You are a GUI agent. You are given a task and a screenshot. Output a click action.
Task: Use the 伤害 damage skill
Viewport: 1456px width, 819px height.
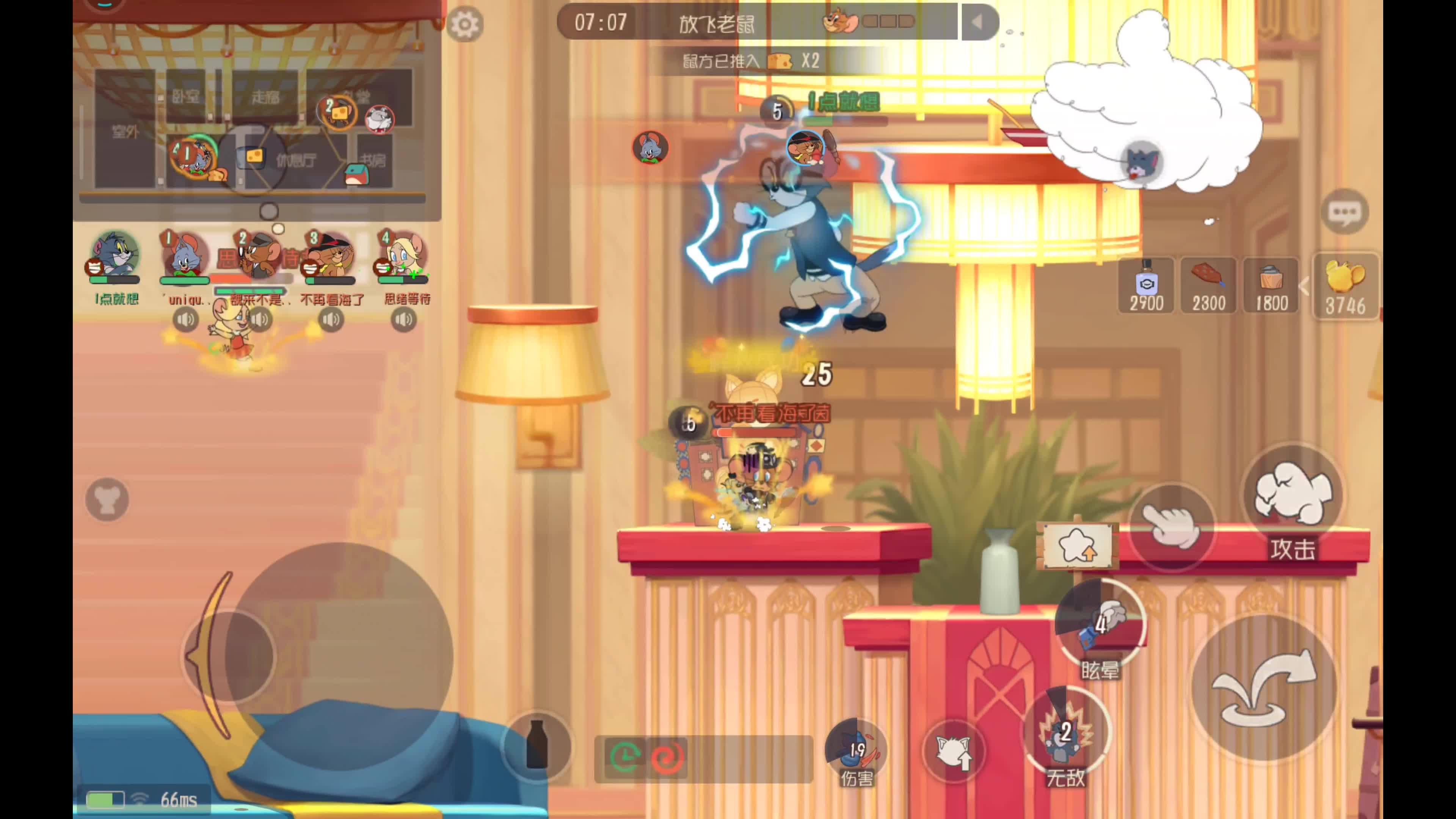point(856,749)
